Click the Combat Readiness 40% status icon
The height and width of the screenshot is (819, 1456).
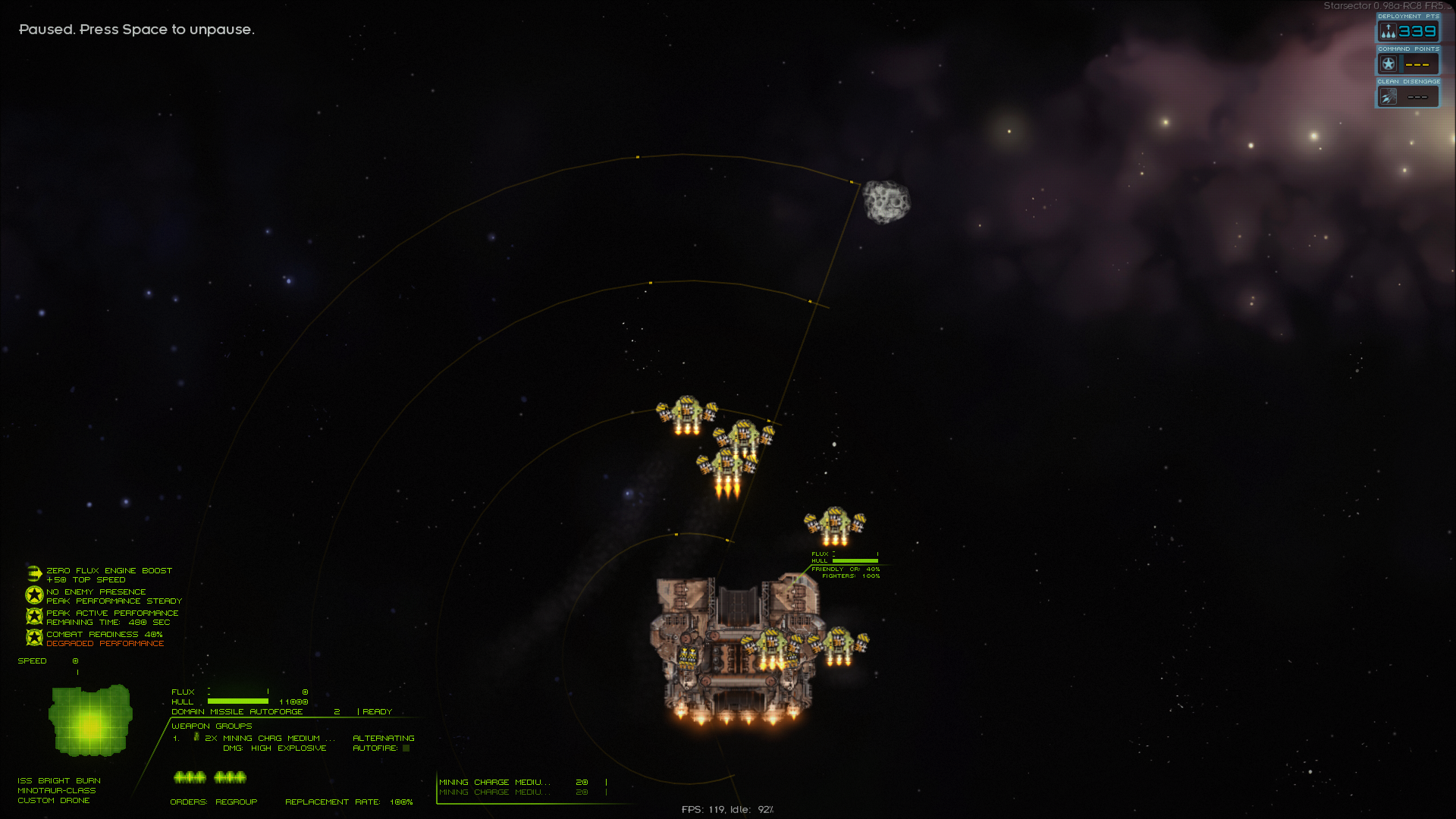tap(34, 639)
